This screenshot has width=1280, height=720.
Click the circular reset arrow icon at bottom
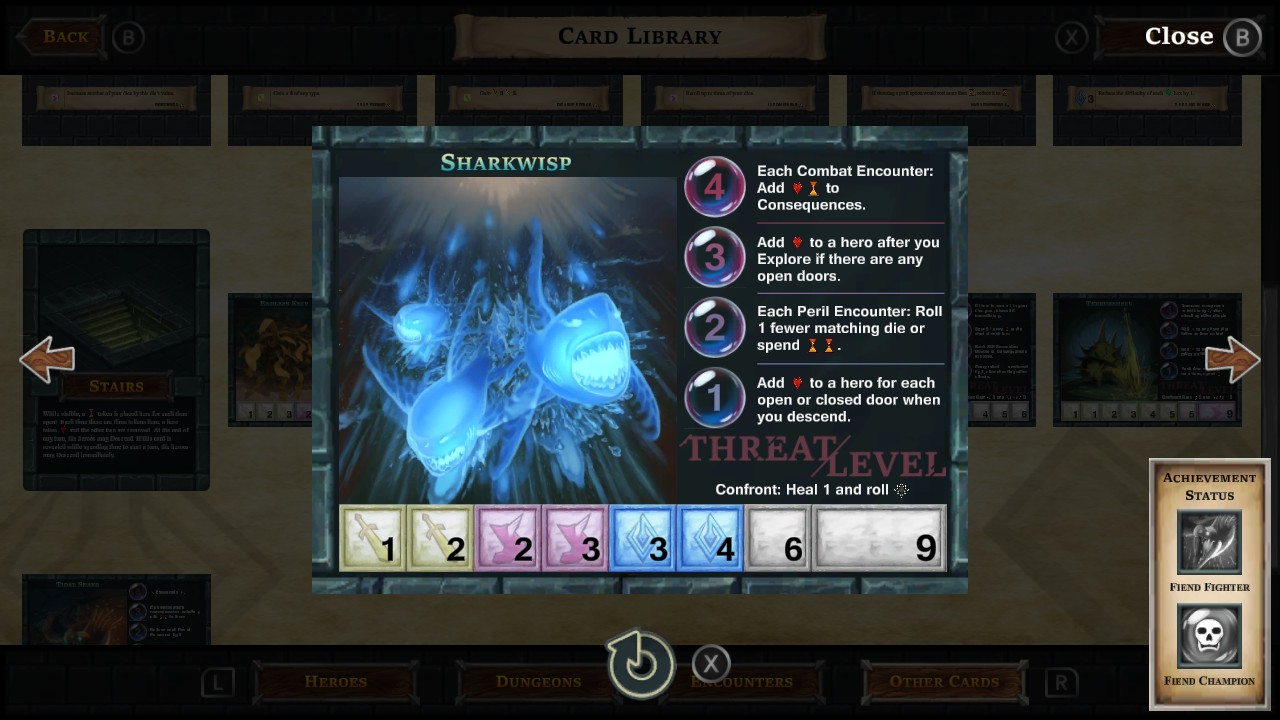click(x=641, y=662)
